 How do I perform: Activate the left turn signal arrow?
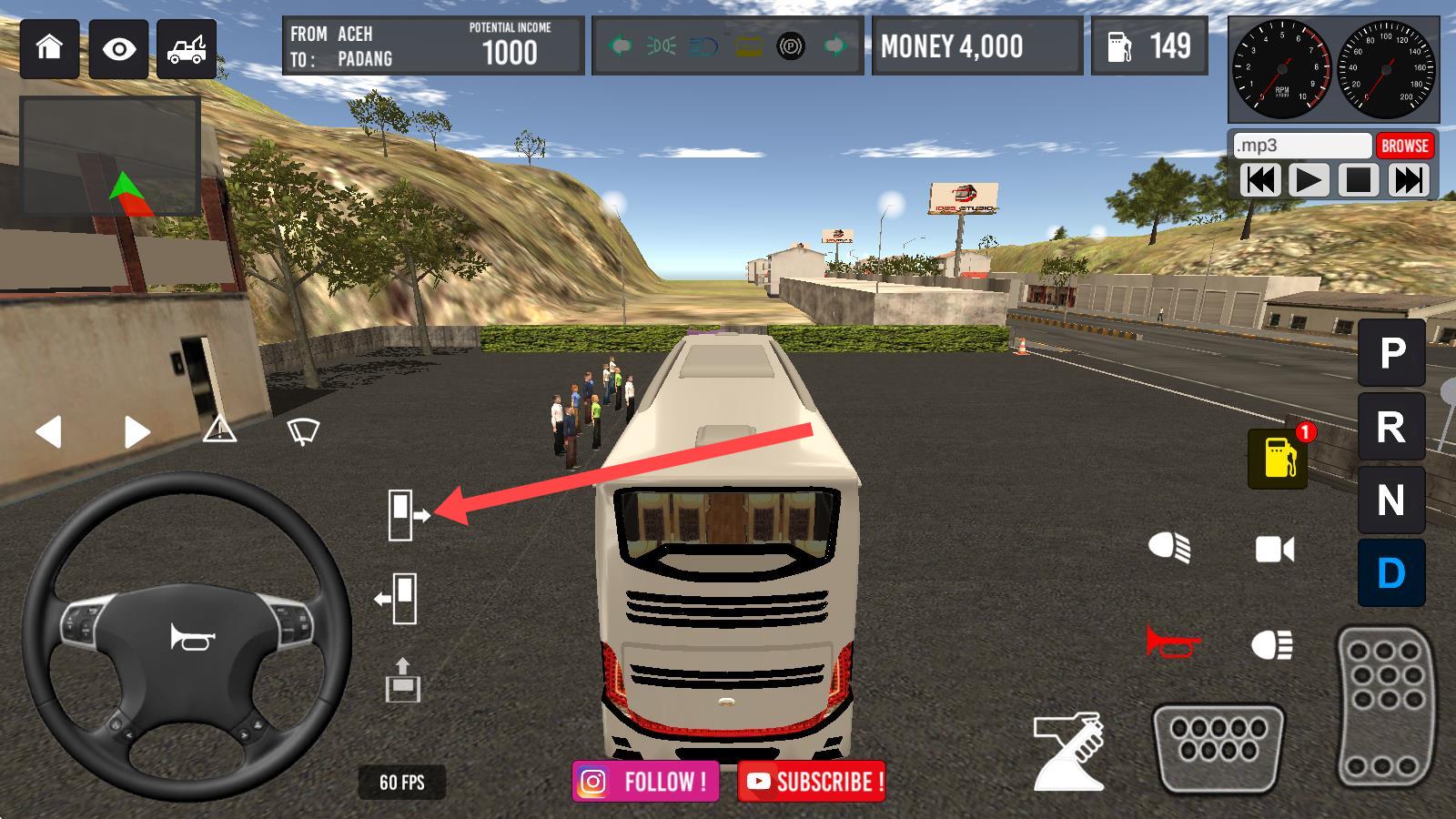(48, 431)
